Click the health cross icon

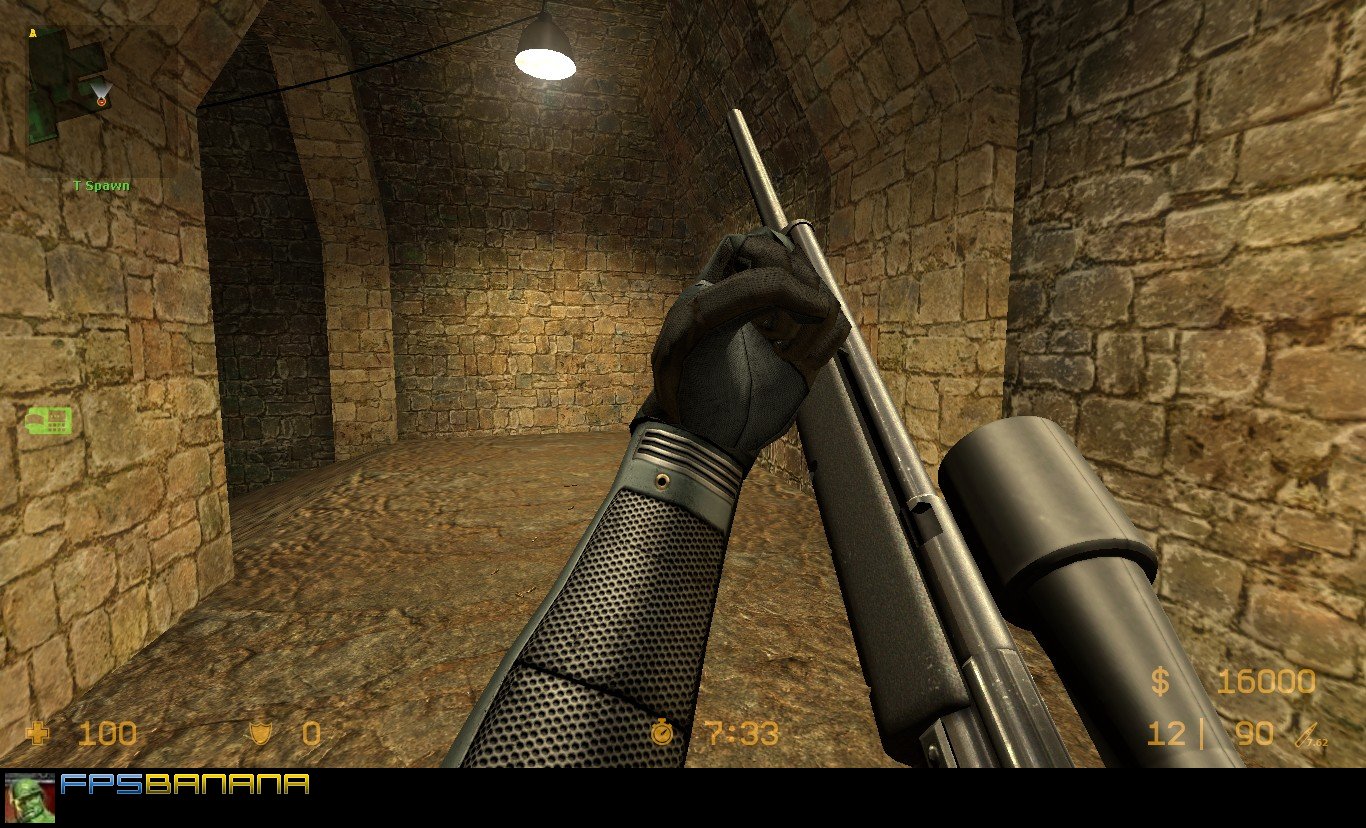(x=38, y=734)
